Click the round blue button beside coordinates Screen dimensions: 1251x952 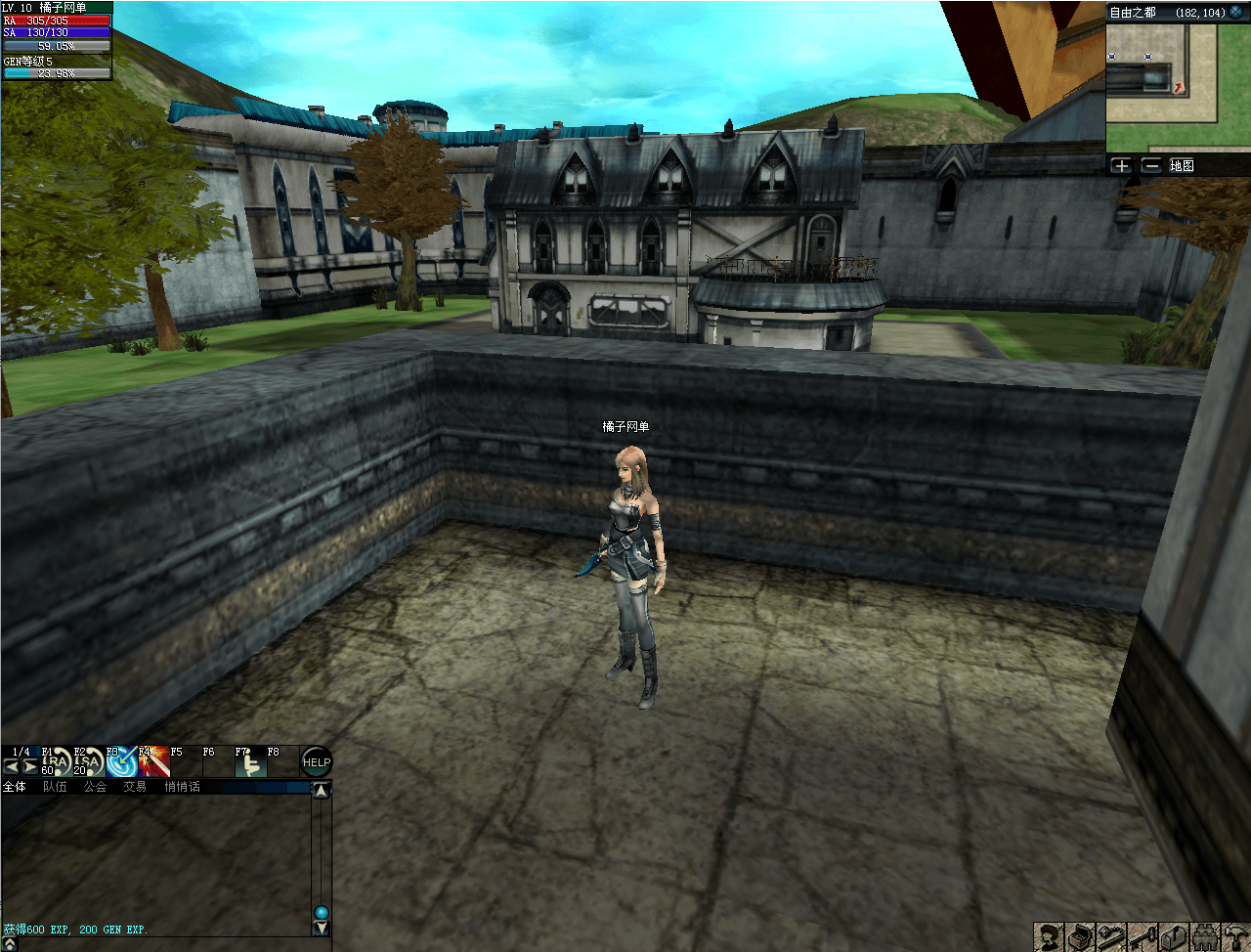(x=1236, y=12)
